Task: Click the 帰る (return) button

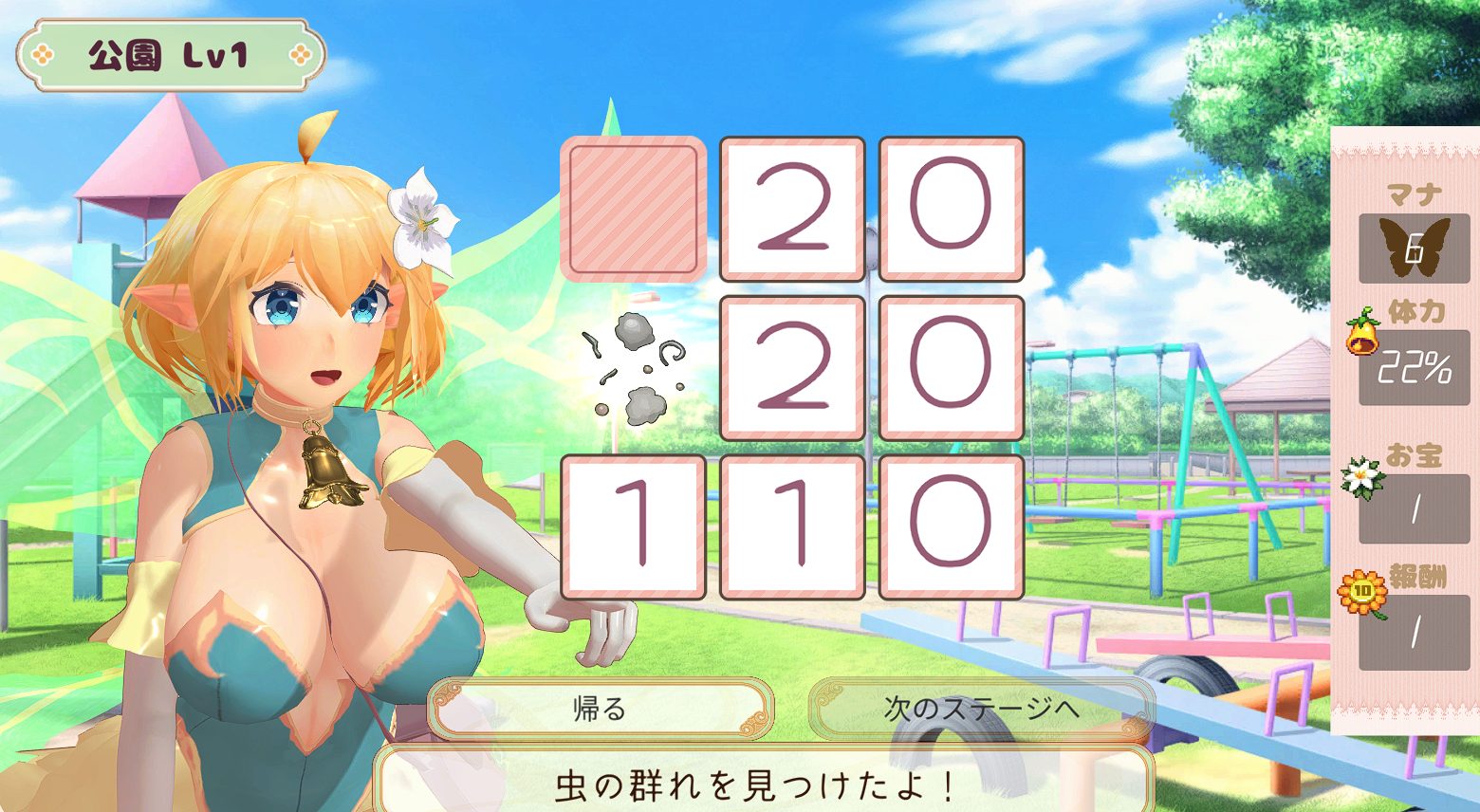Action: [x=600, y=709]
